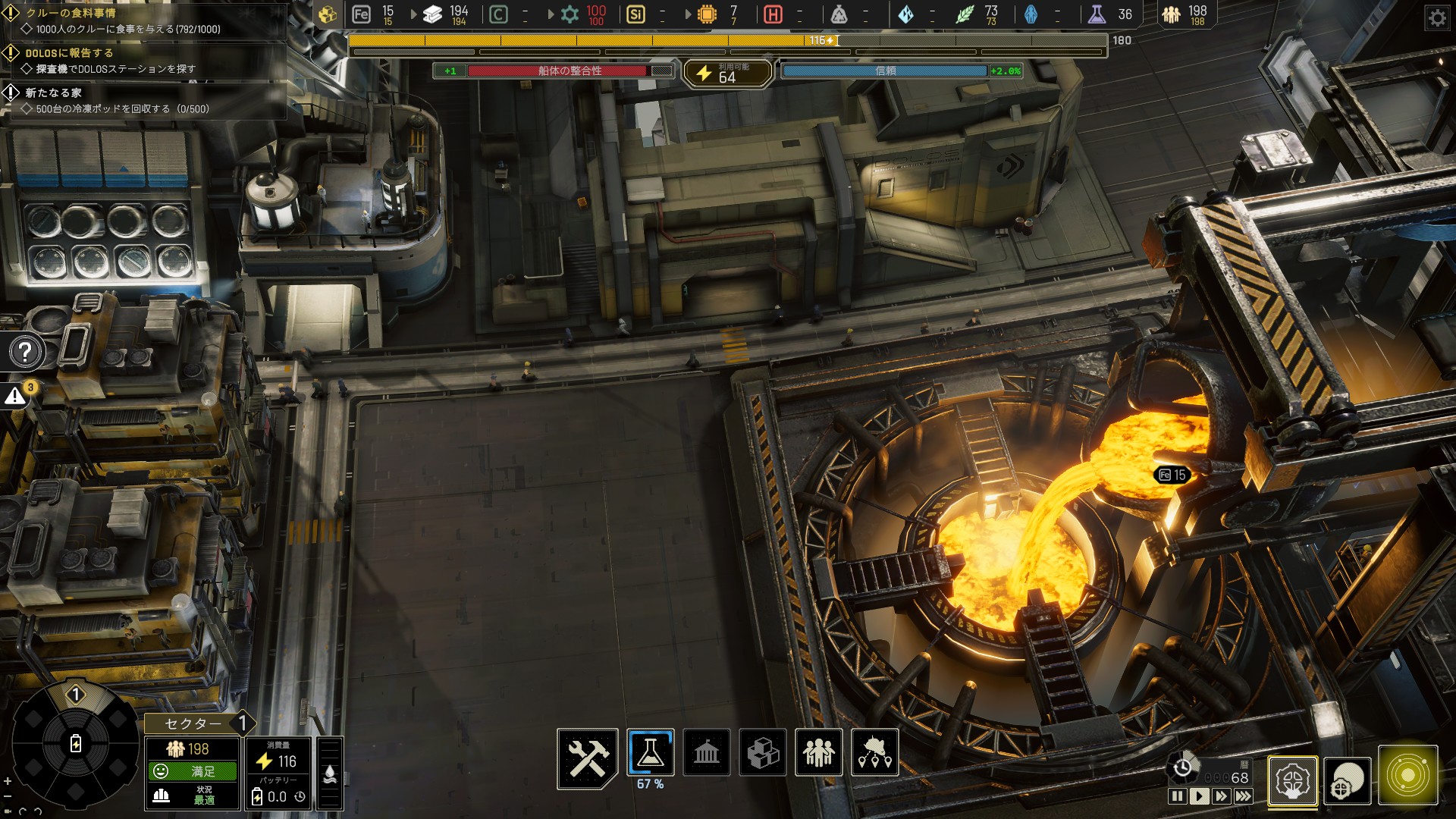Screen dimensions: 1456x819
Task: Open the policies building icon panel
Action: [707, 752]
